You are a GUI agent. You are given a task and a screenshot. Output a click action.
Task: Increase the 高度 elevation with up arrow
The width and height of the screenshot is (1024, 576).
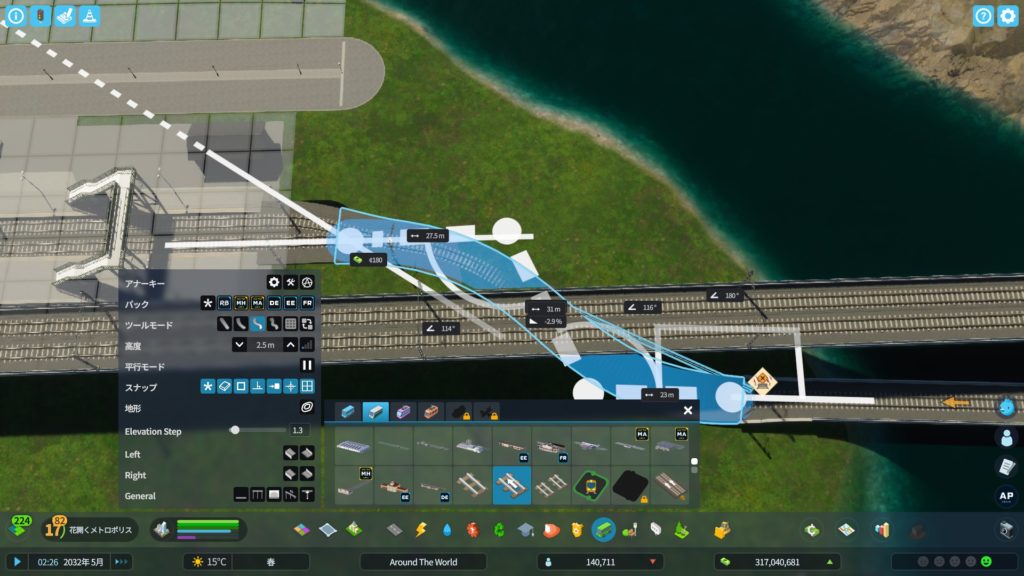point(290,345)
